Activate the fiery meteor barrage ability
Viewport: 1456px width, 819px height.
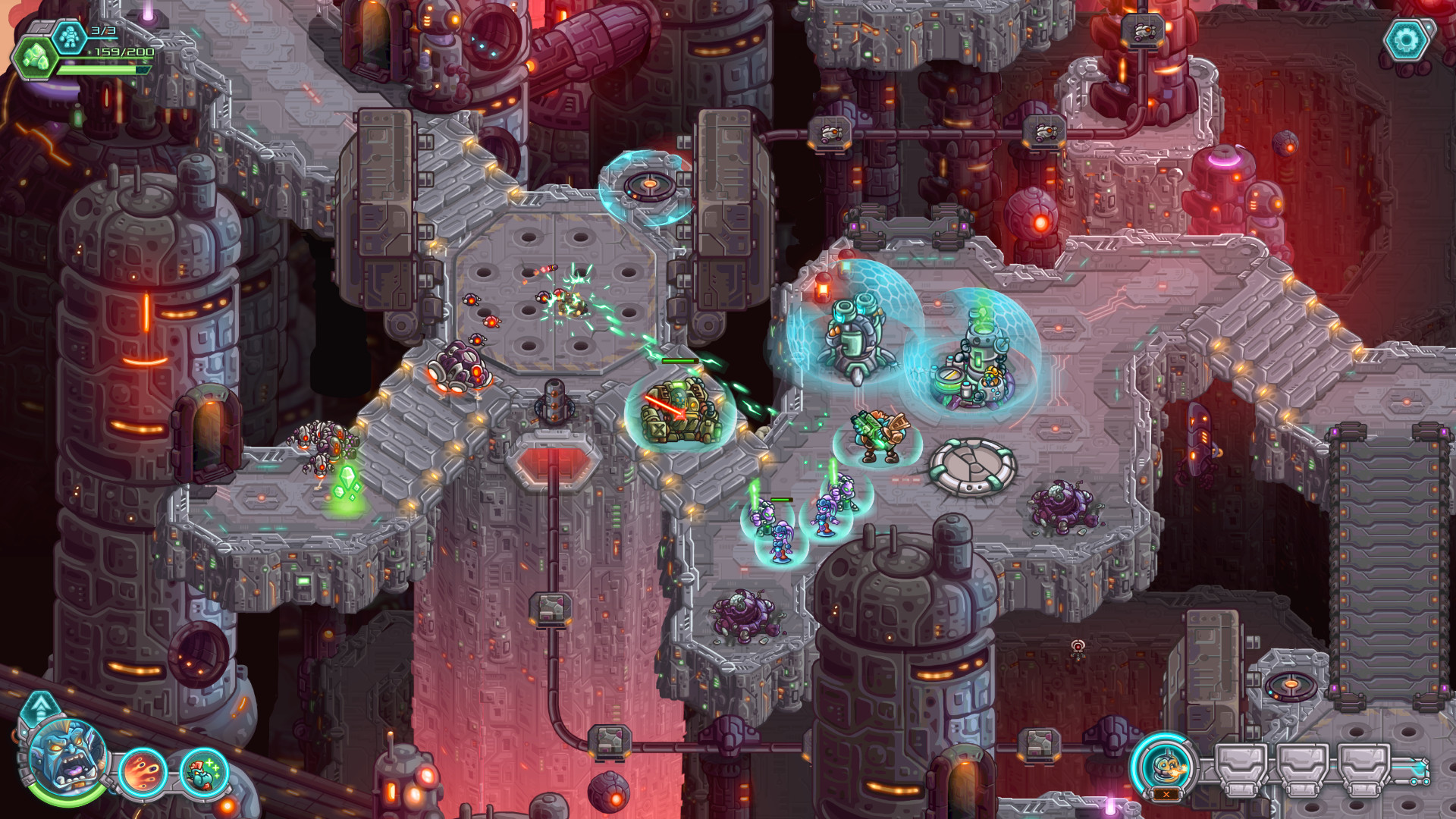click(142, 773)
